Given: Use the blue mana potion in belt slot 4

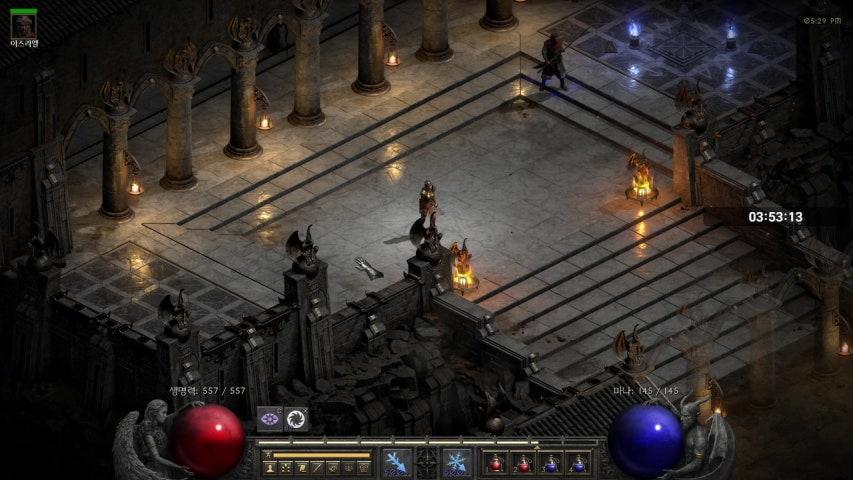Looking at the screenshot, I should coord(578,463).
